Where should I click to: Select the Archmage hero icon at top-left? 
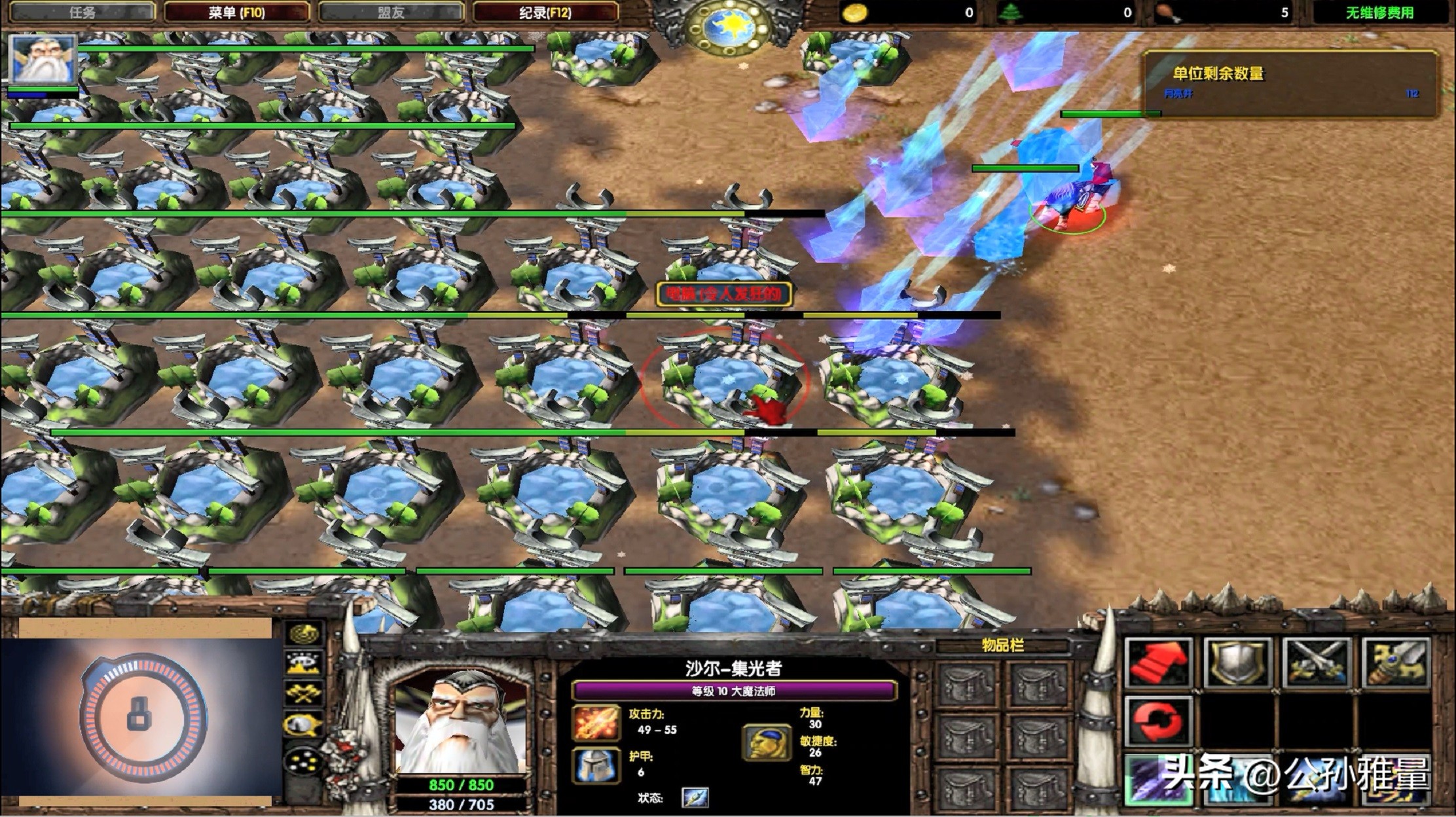(43, 60)
